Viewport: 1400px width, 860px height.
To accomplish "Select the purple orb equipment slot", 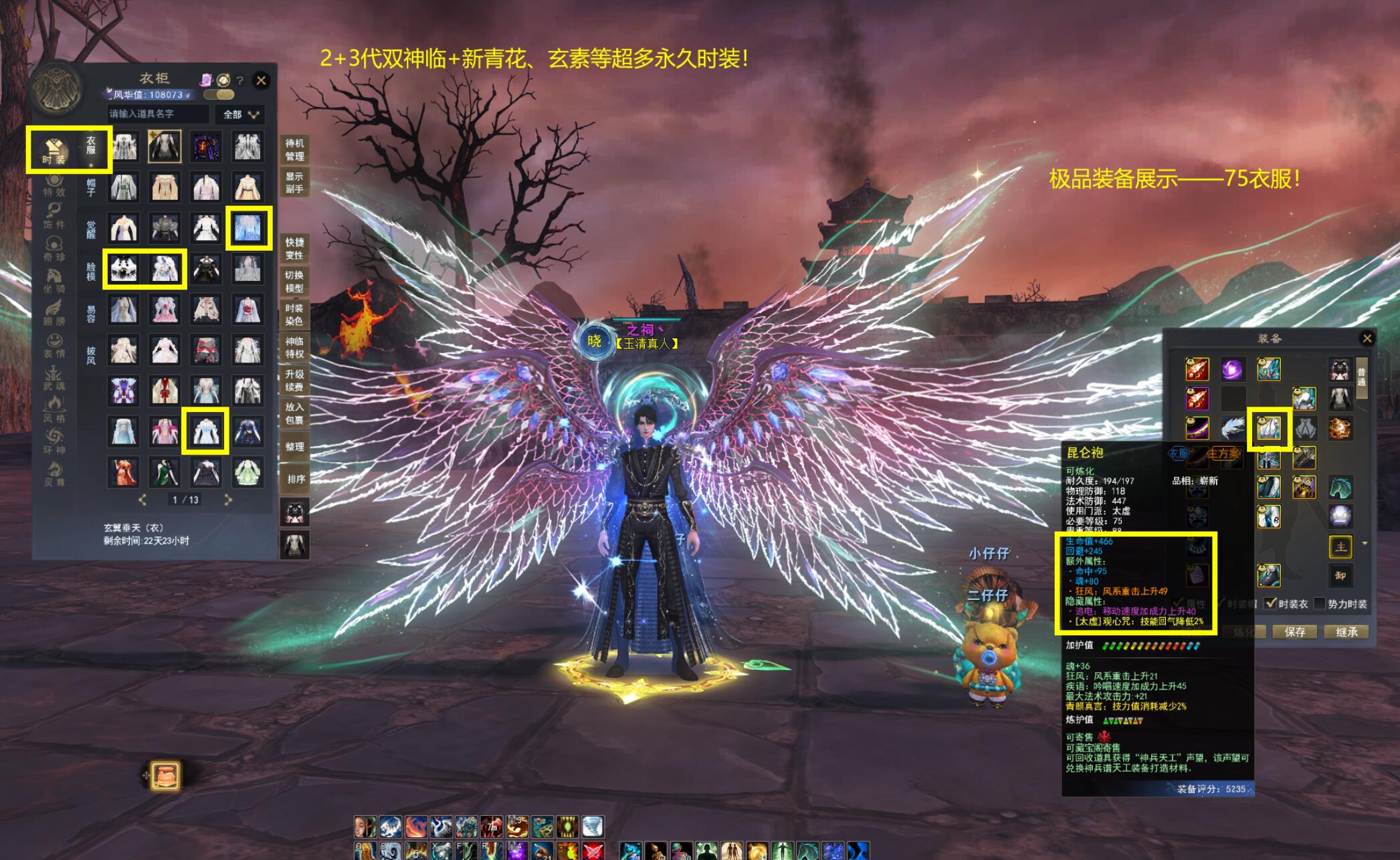I will pos(1232,369).
